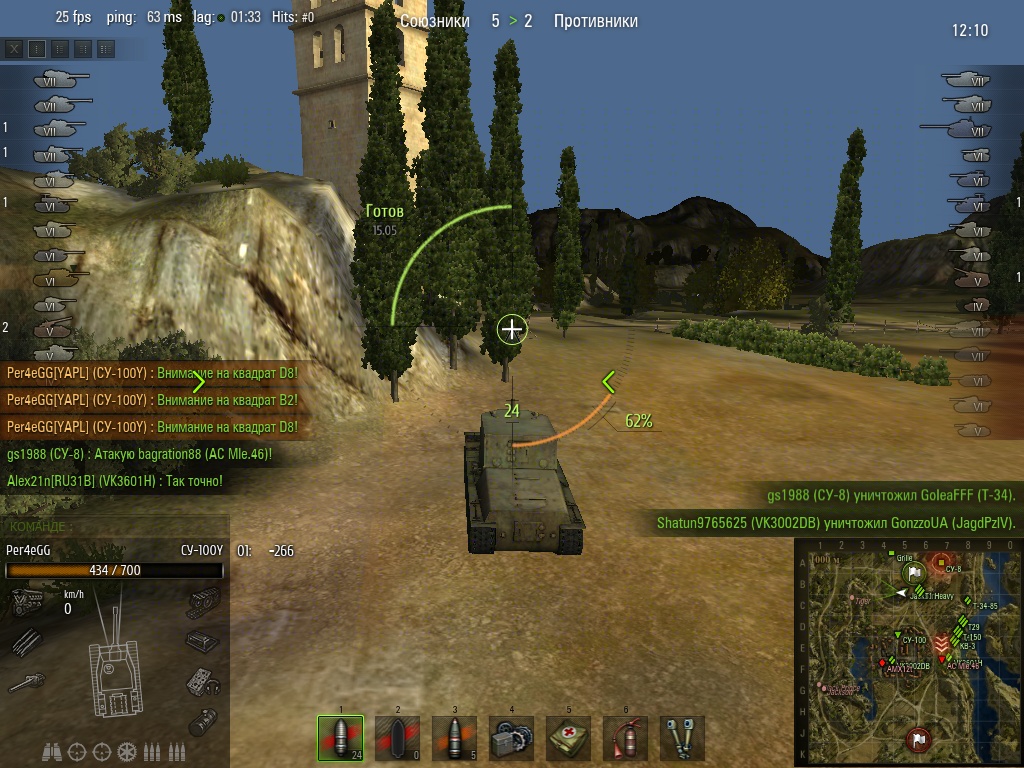Select the empty shell slot showing 0 rounds
The height and width of the screenshot is (768, 1024).
pos(397,738)
